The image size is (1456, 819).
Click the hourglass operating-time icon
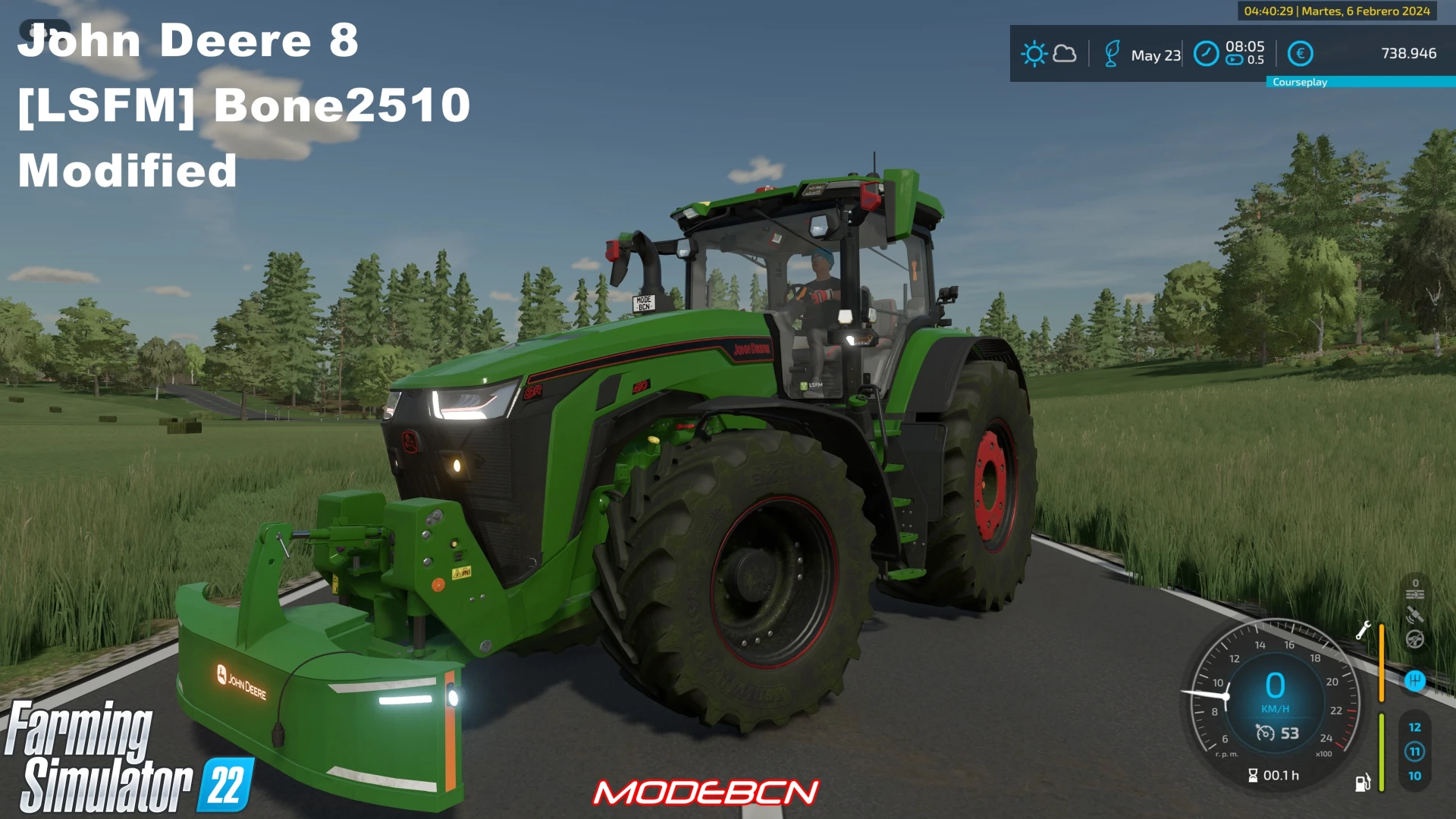(1253, 776)
